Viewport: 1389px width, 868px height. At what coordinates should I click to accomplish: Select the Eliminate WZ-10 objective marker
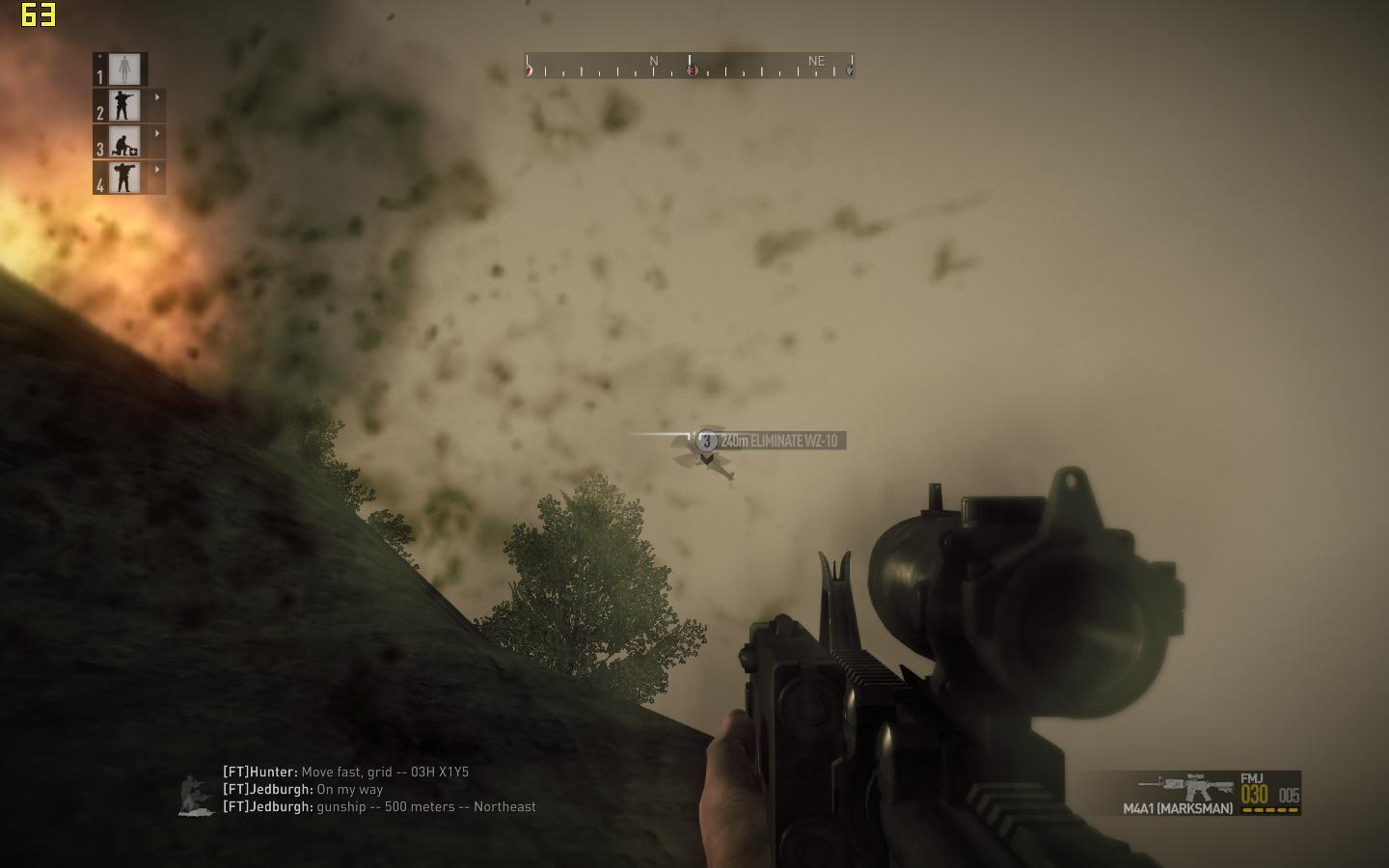pos(707,441)
